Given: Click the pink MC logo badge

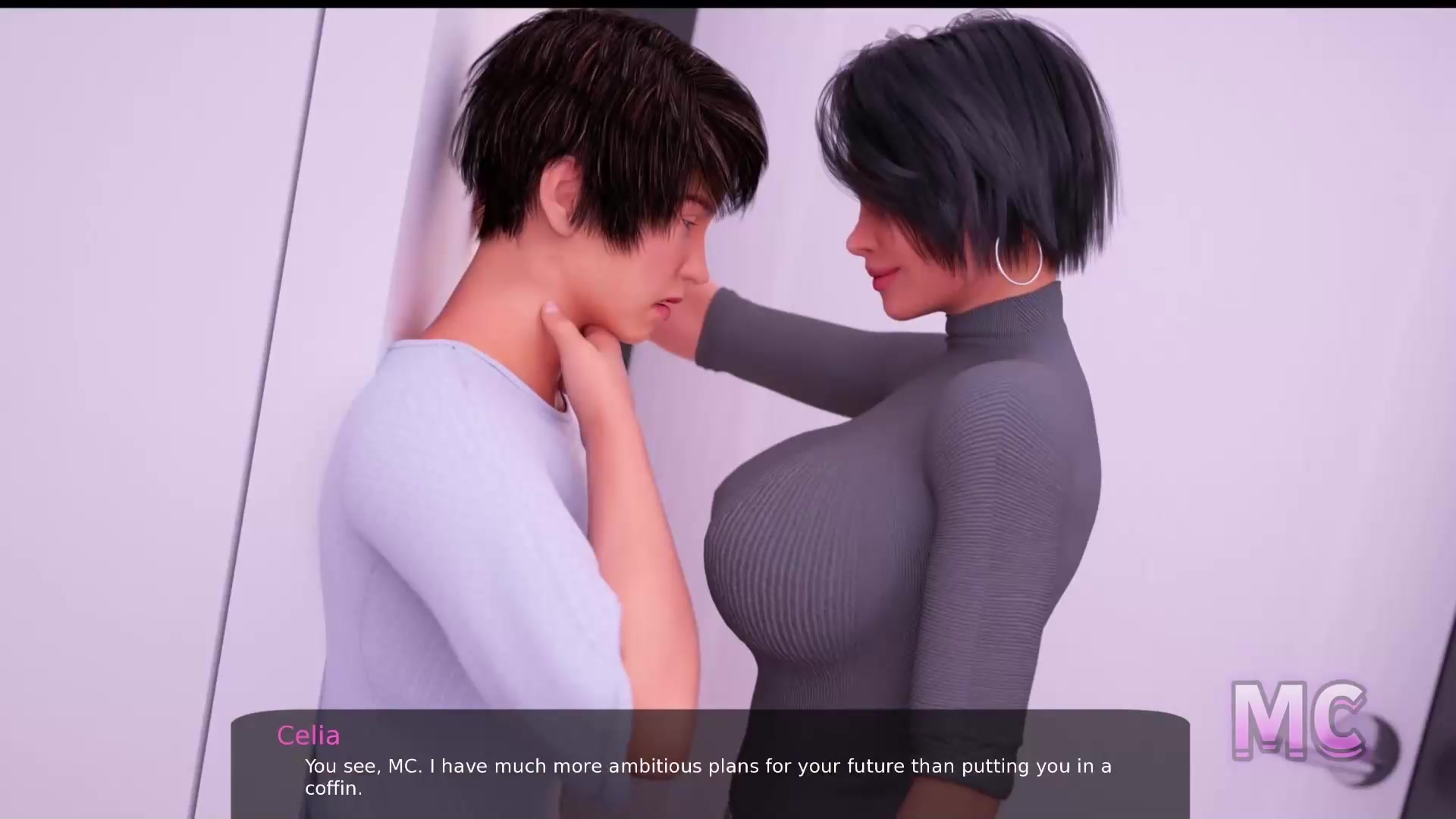Looking at the screenshot, I should pos(1298,721).
